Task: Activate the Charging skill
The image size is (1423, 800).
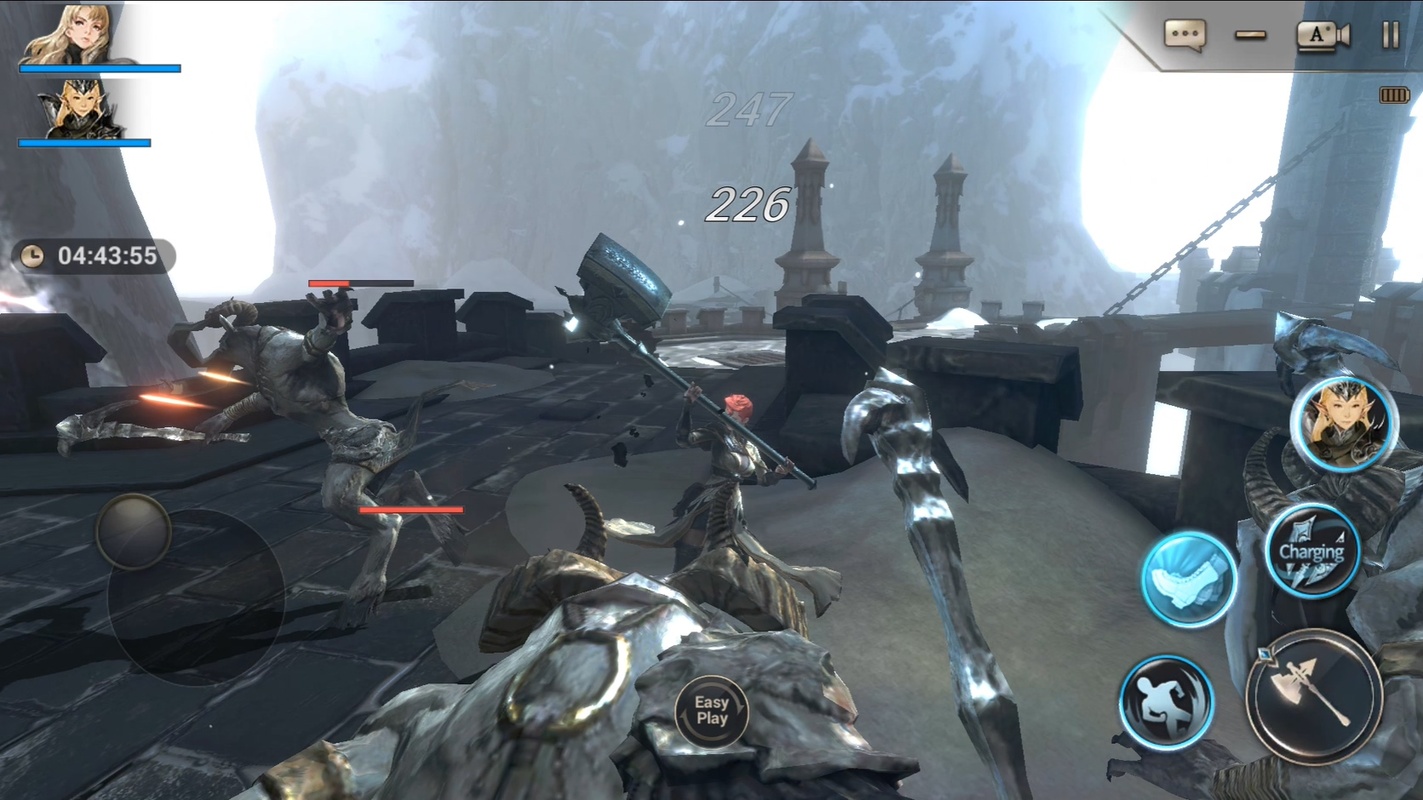Action: [1311, 551]
